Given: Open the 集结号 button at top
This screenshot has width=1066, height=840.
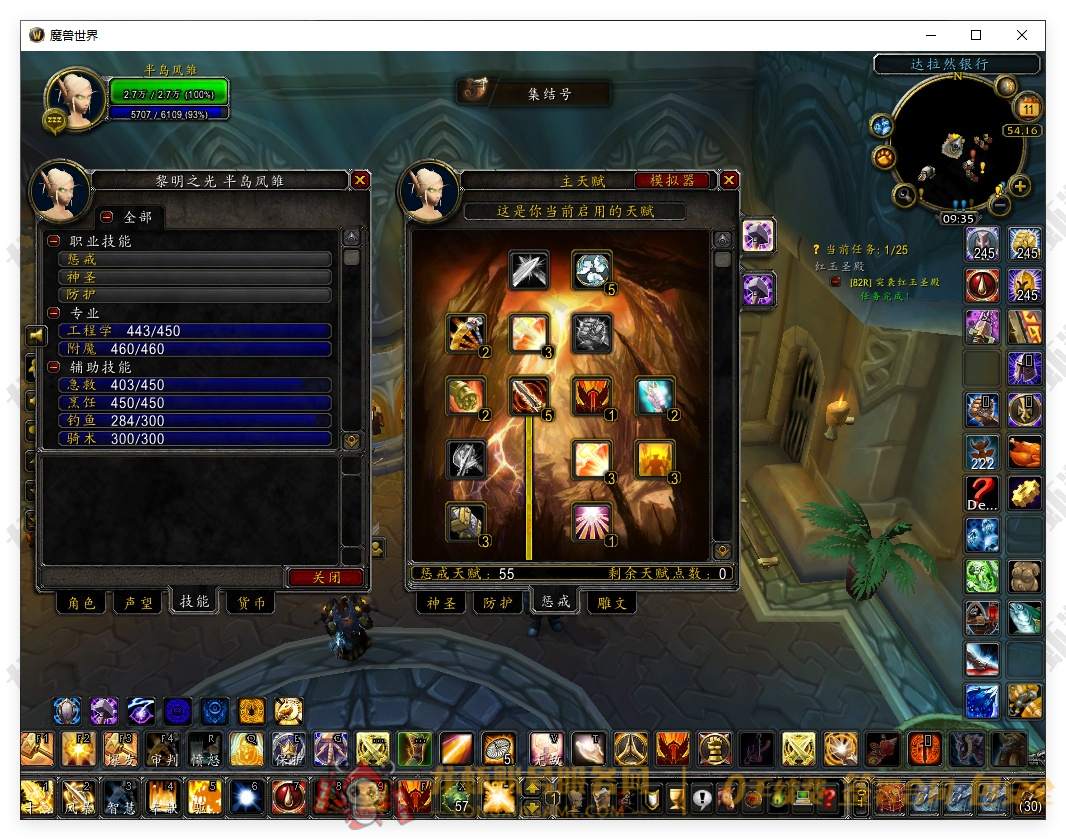Looking at the screenshot, I should click(533, 93).
